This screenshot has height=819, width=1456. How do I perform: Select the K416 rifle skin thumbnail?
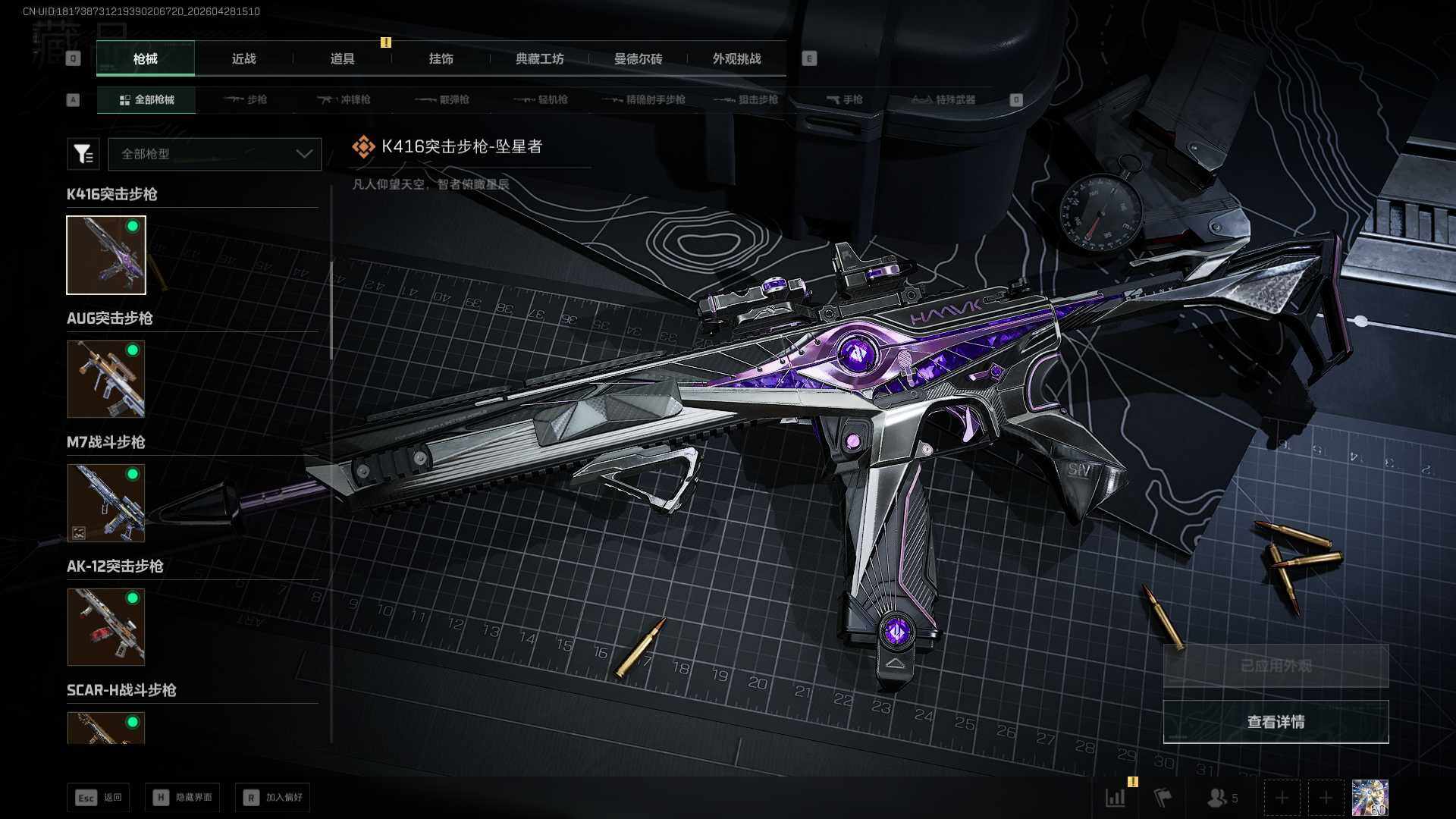[x=106, y=255]
